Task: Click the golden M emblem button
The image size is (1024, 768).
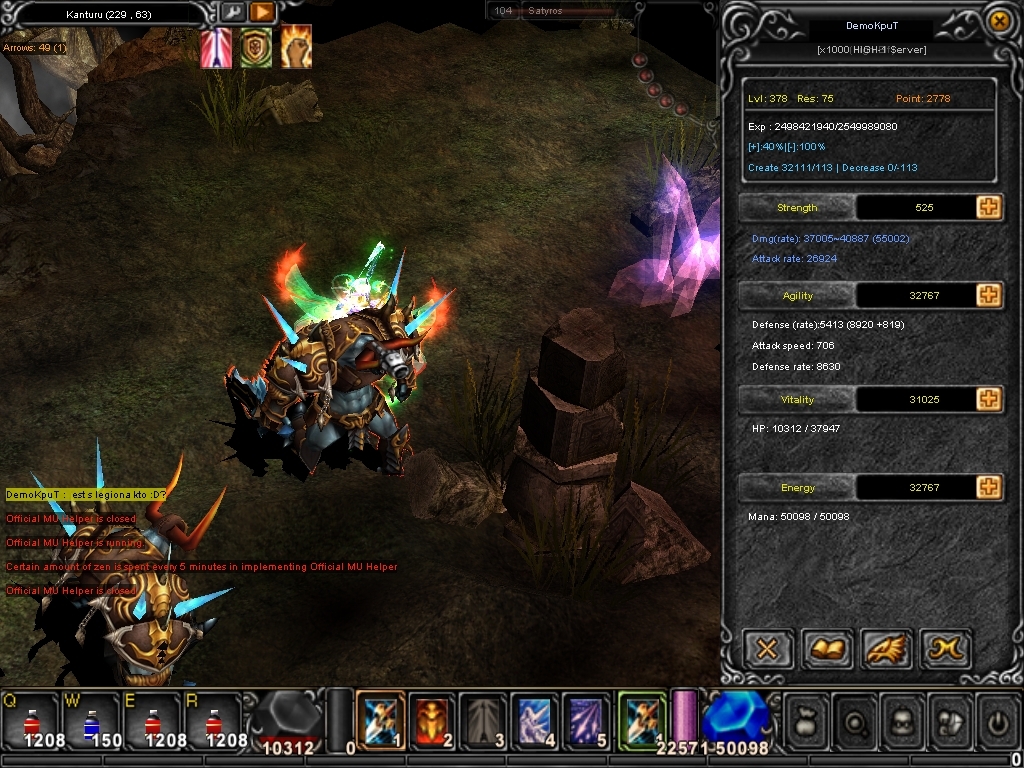Action: point(945,650)
